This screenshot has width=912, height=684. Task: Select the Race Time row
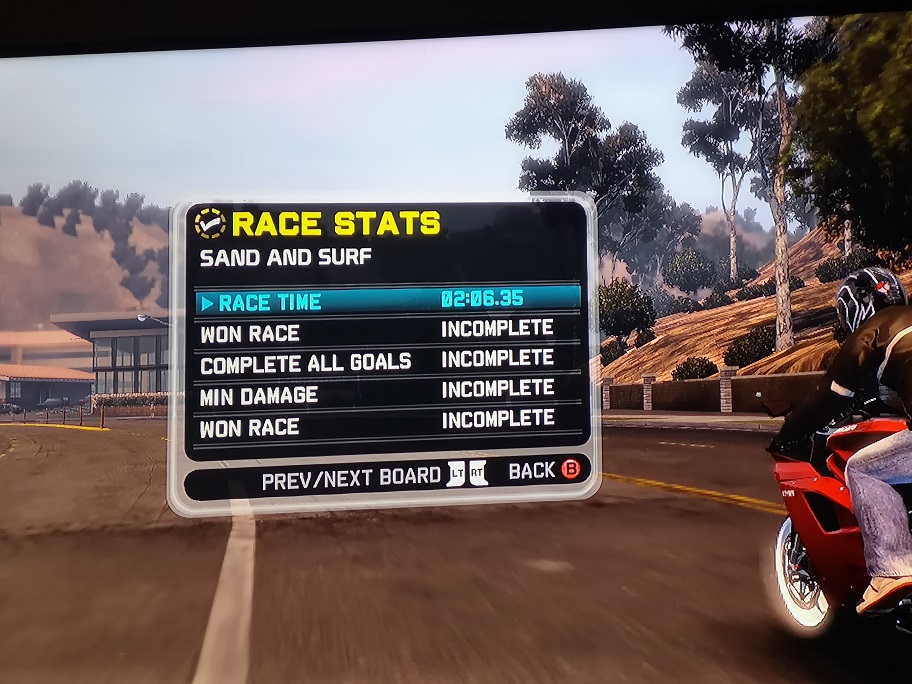(386, 300)
